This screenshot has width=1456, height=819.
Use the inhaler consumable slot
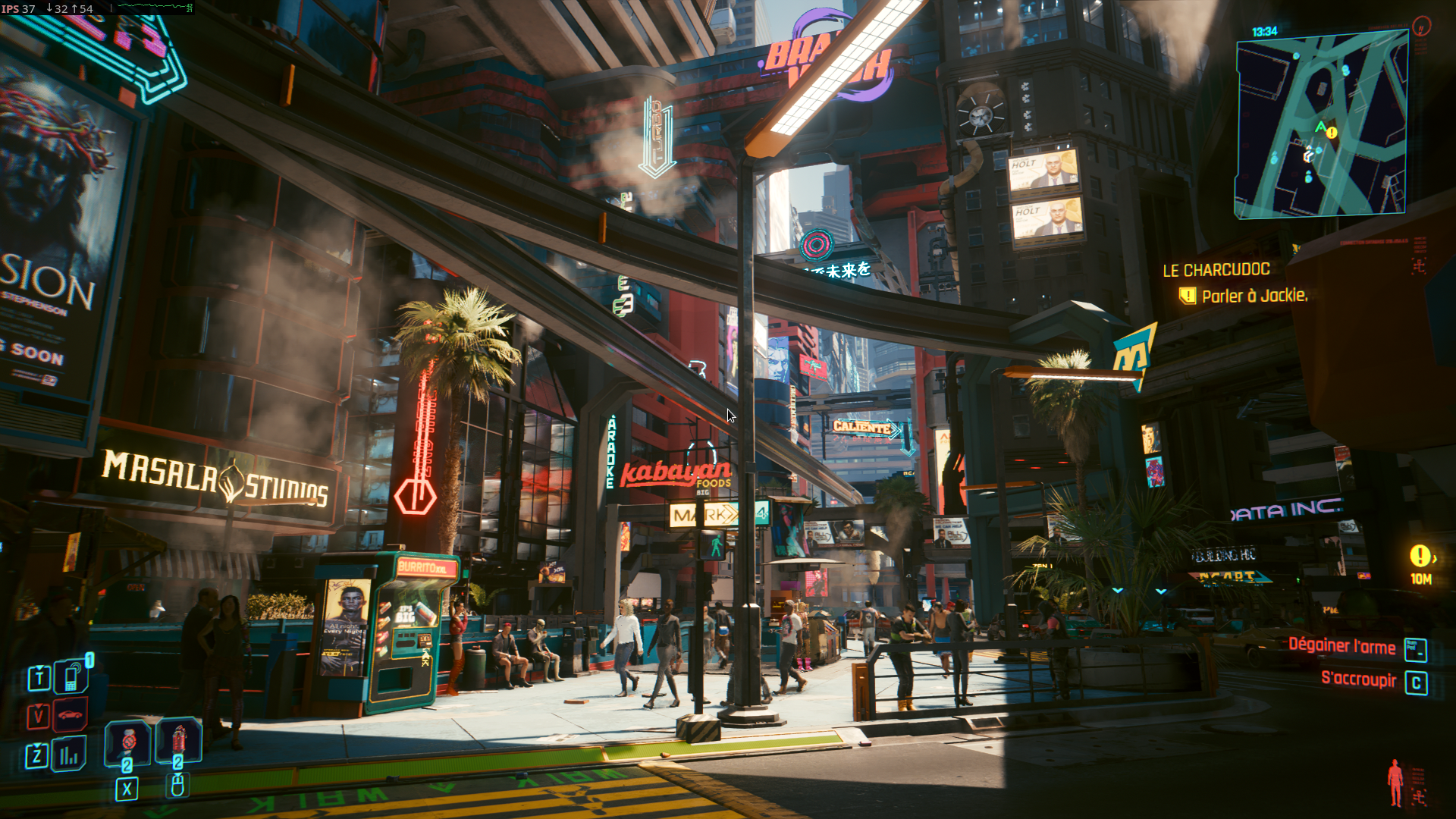pyautogui.click(x=127, y=740)
